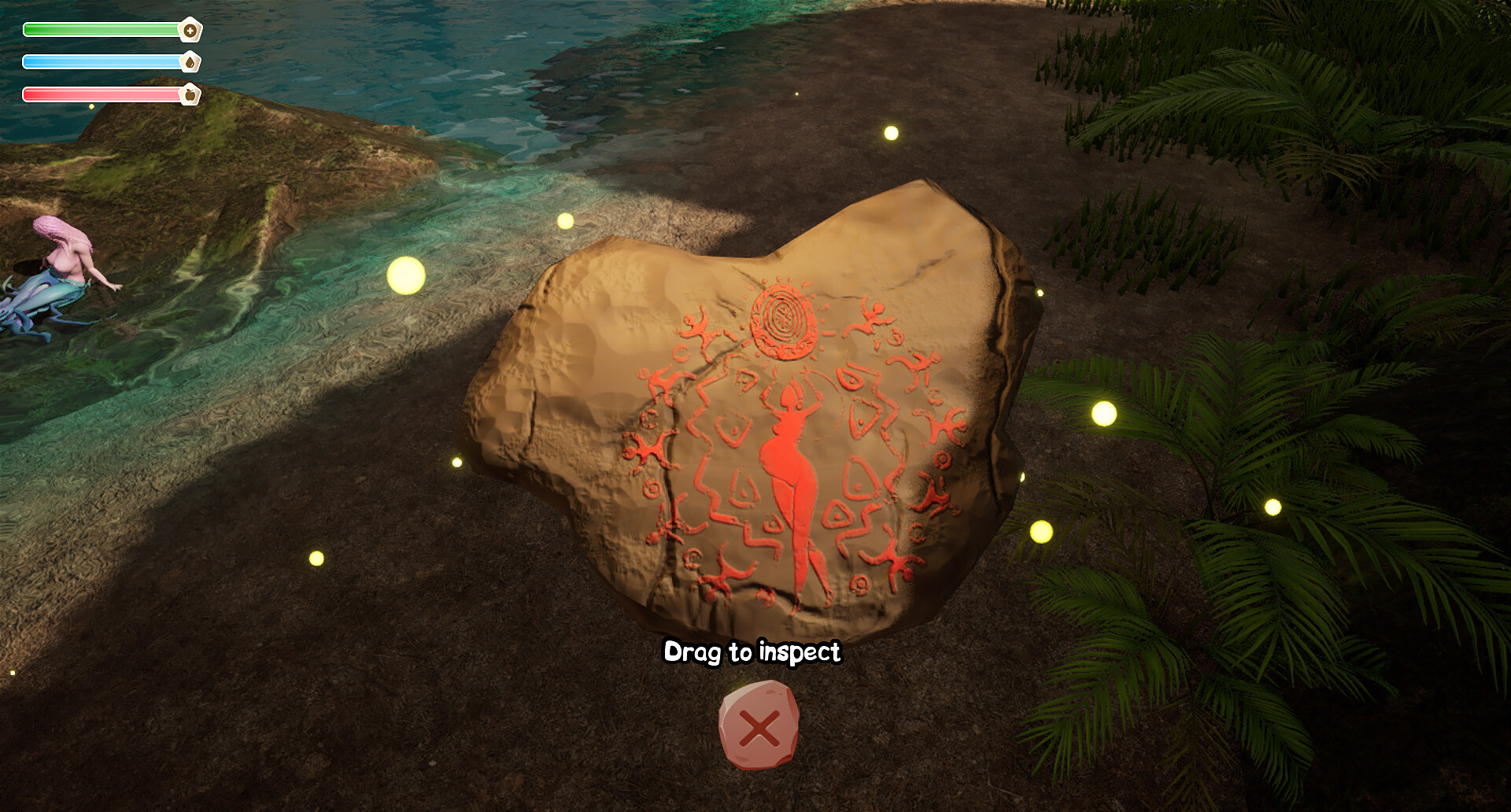Click the firefly glowing right of the stone
Image resolution: width=1511 pixels, height=812 pixels.
[x=1105, y=412]
